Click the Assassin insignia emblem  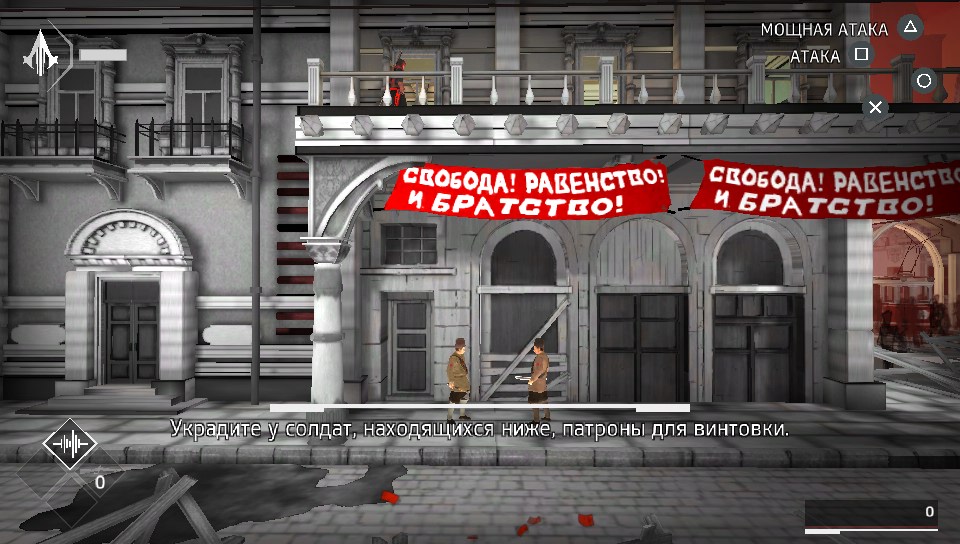pyautogui.click(x=41, y=53)
